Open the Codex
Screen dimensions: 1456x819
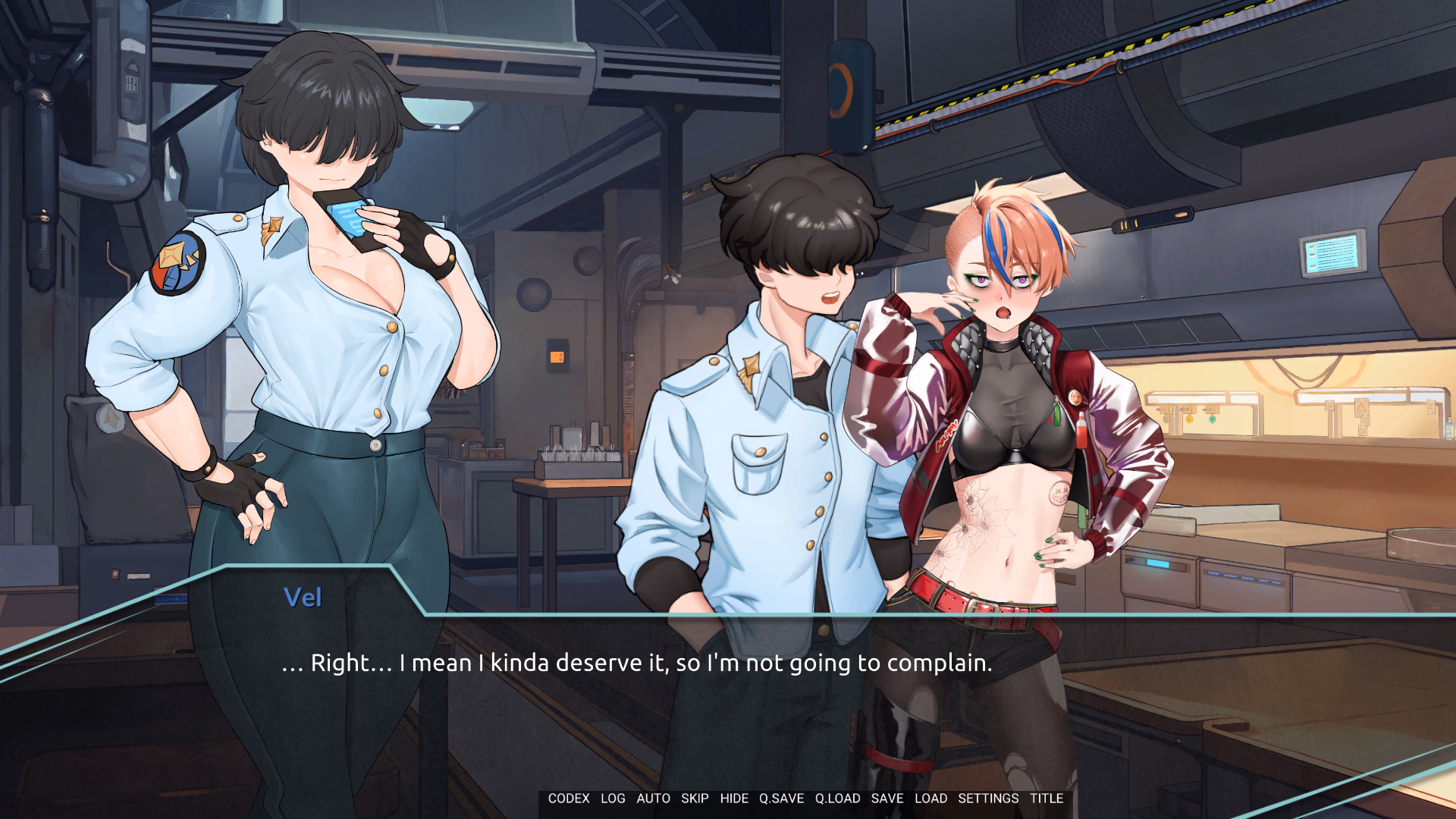point(569,799)
